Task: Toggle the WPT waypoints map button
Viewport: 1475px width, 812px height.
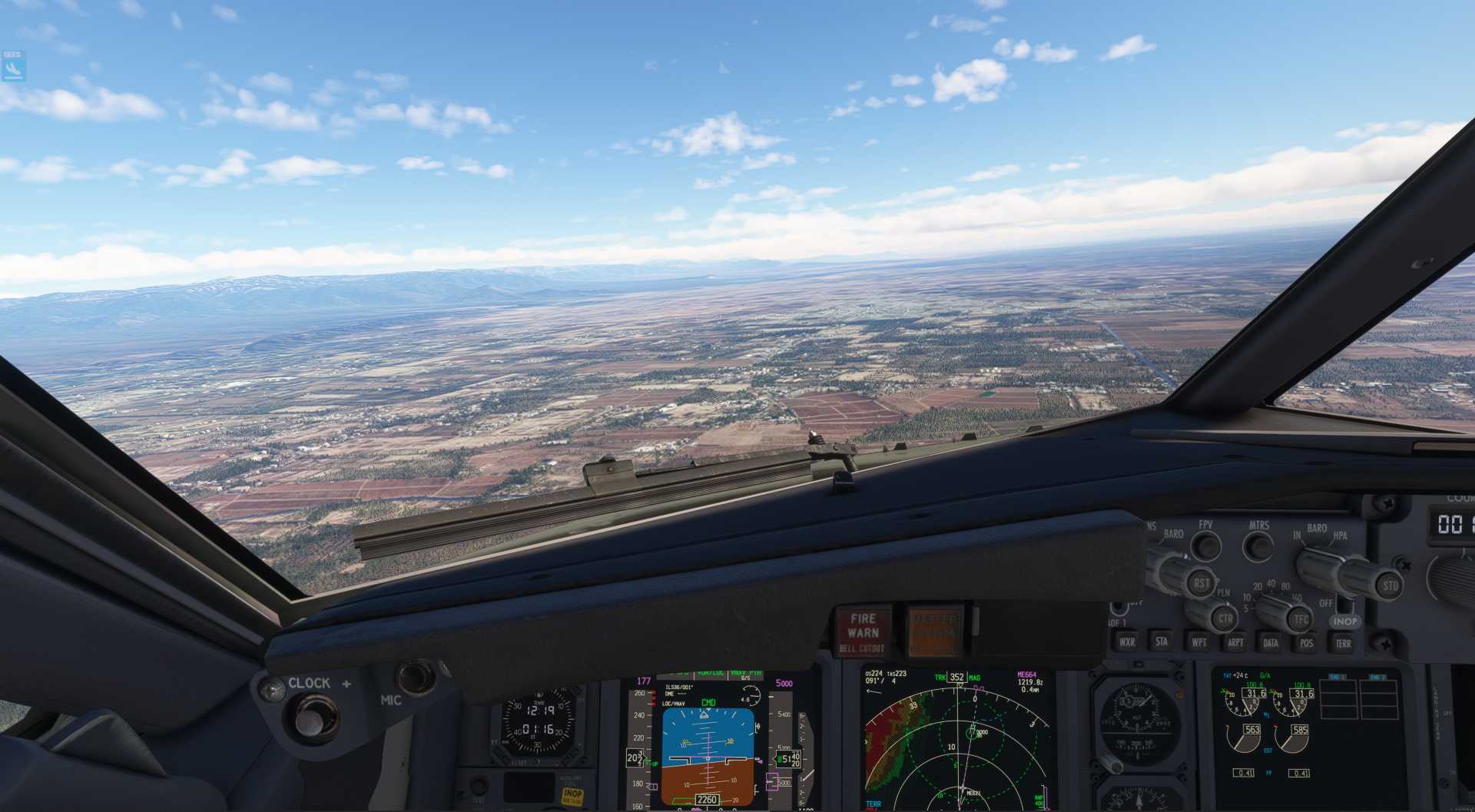Action: tap(1198, 642)
